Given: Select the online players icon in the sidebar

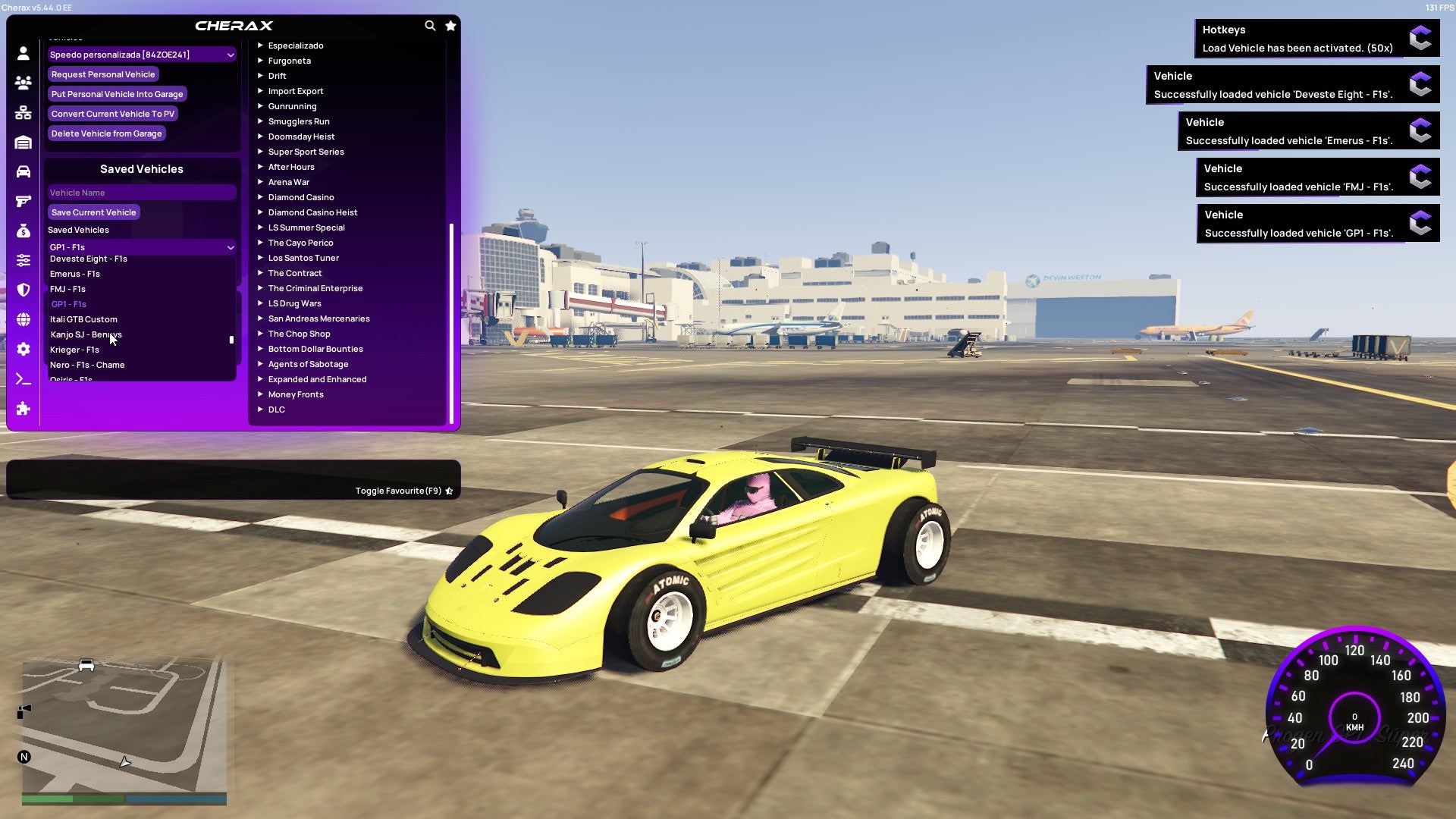Looking at the screenshot, I should [23, 83].
